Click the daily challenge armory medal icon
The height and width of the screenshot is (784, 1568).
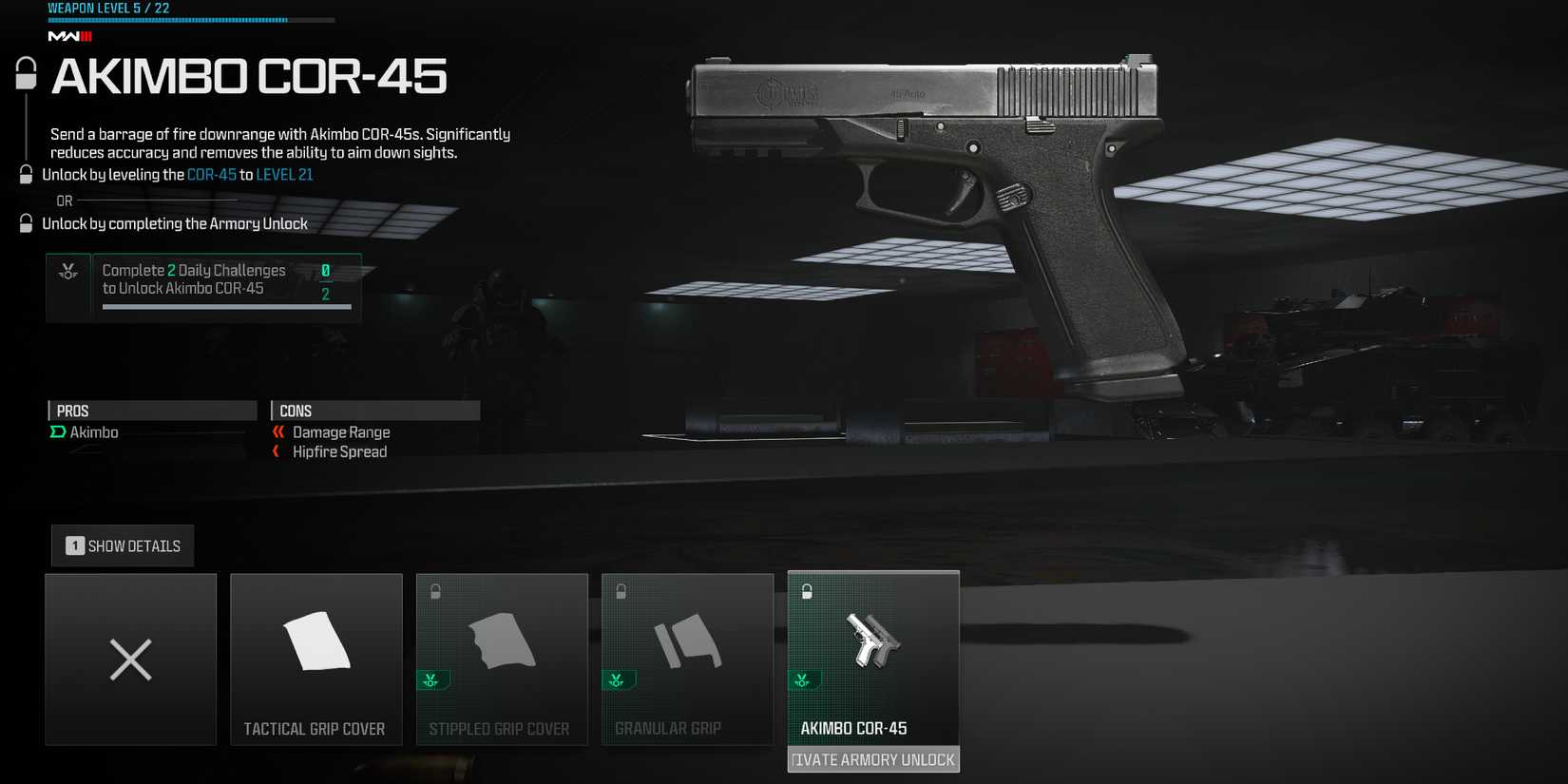pyautogui.click(x=66, y=272)
